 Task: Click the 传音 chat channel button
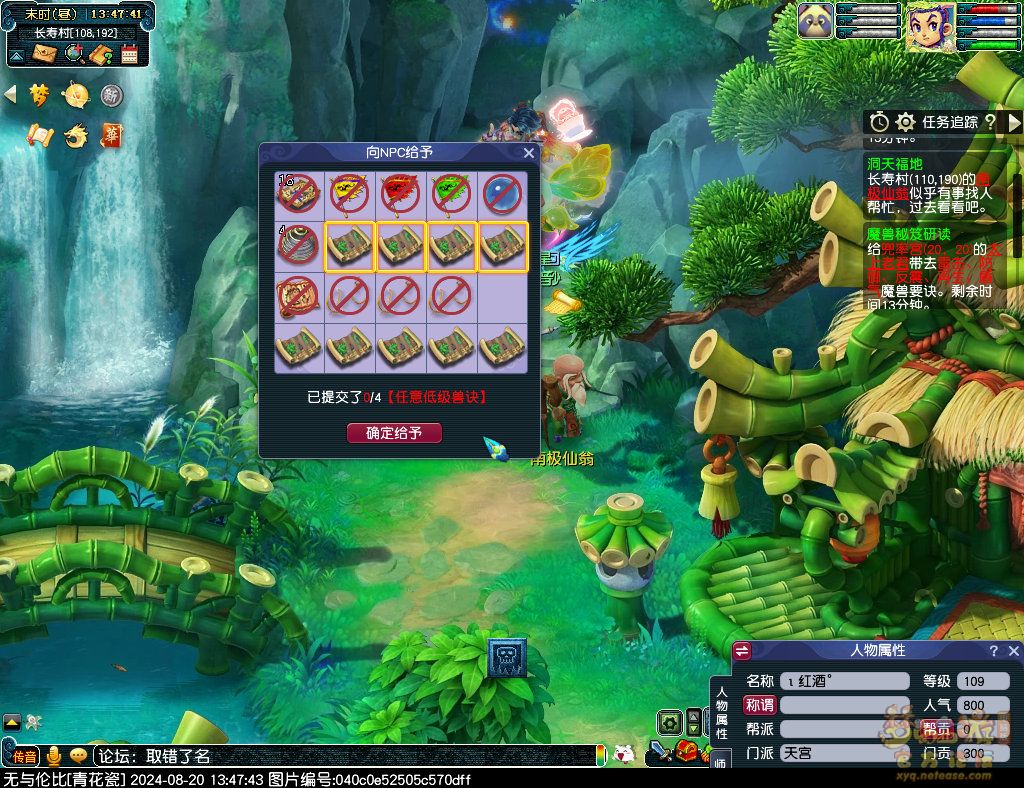pyautogui.click(x=25, y=756)
